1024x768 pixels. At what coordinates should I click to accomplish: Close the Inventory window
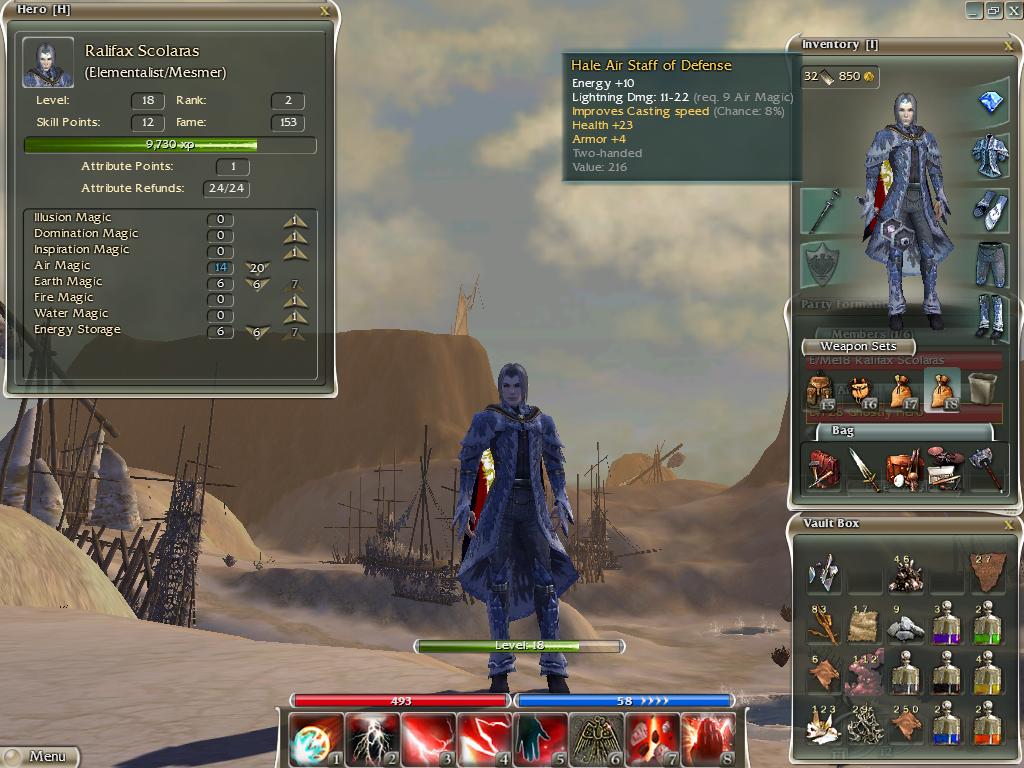1008,45
